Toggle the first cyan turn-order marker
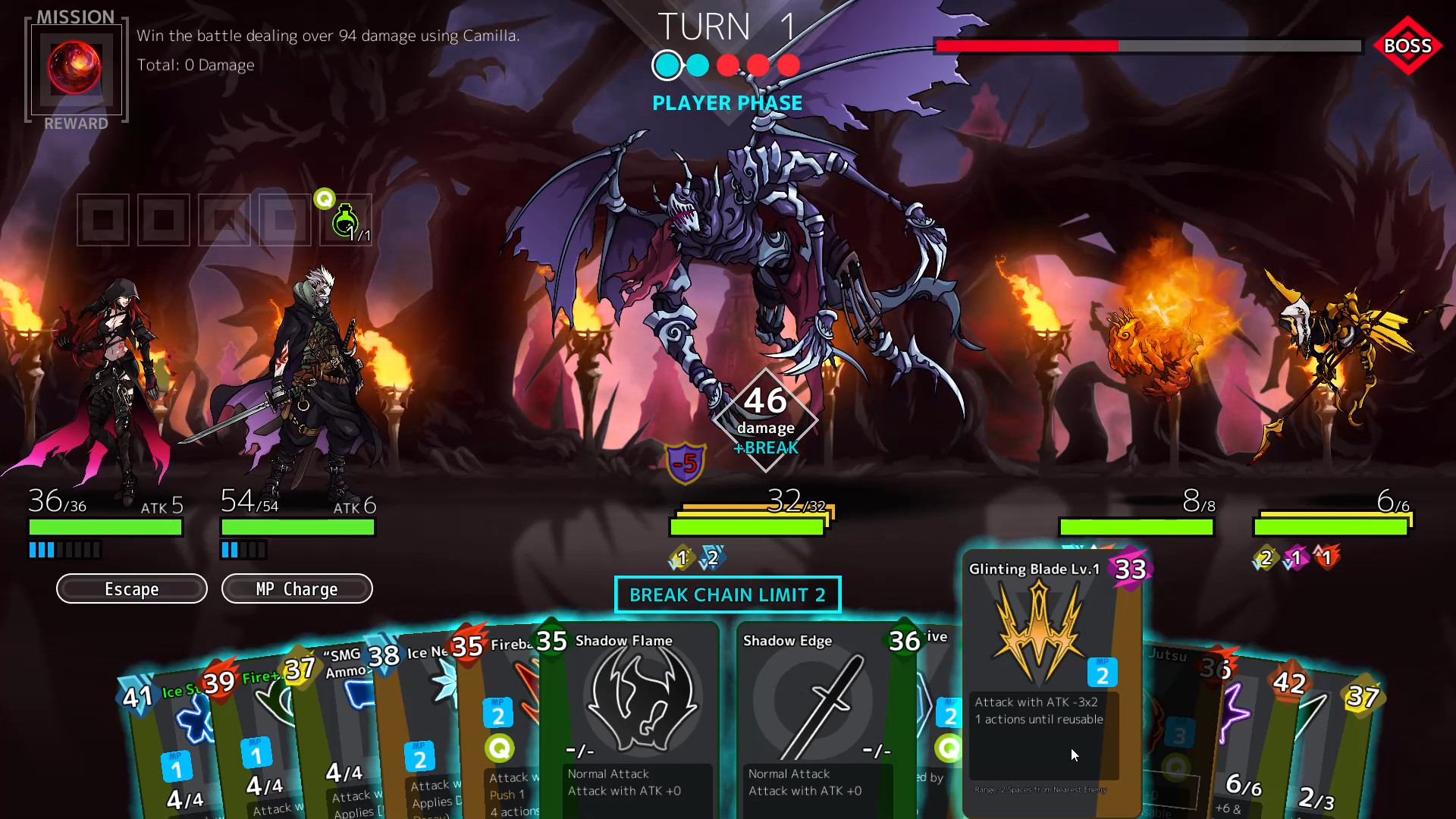The width and height of the screenshot is (1456, 819). coord(667,66)
